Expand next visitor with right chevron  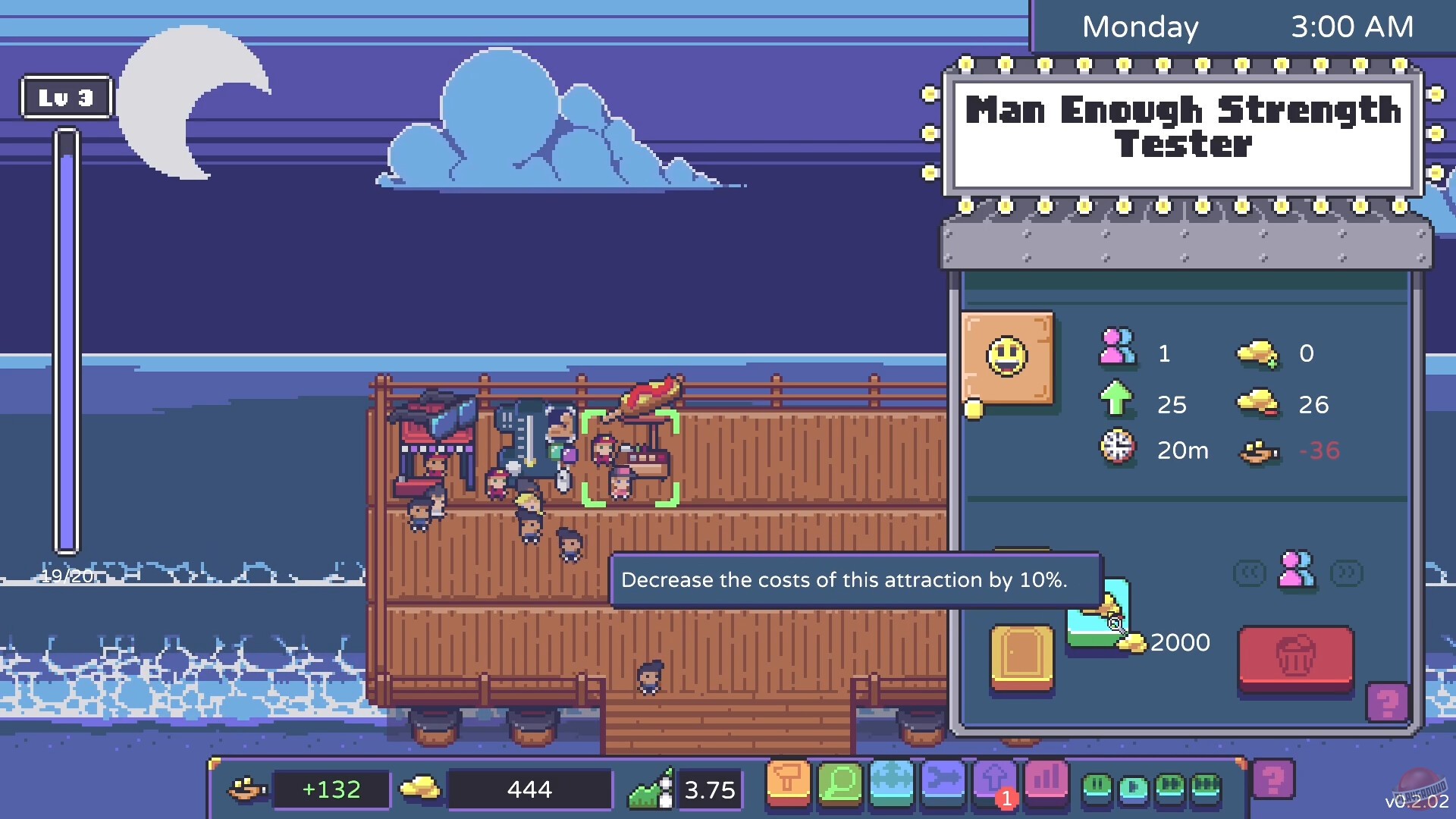tap(1346, 573)
